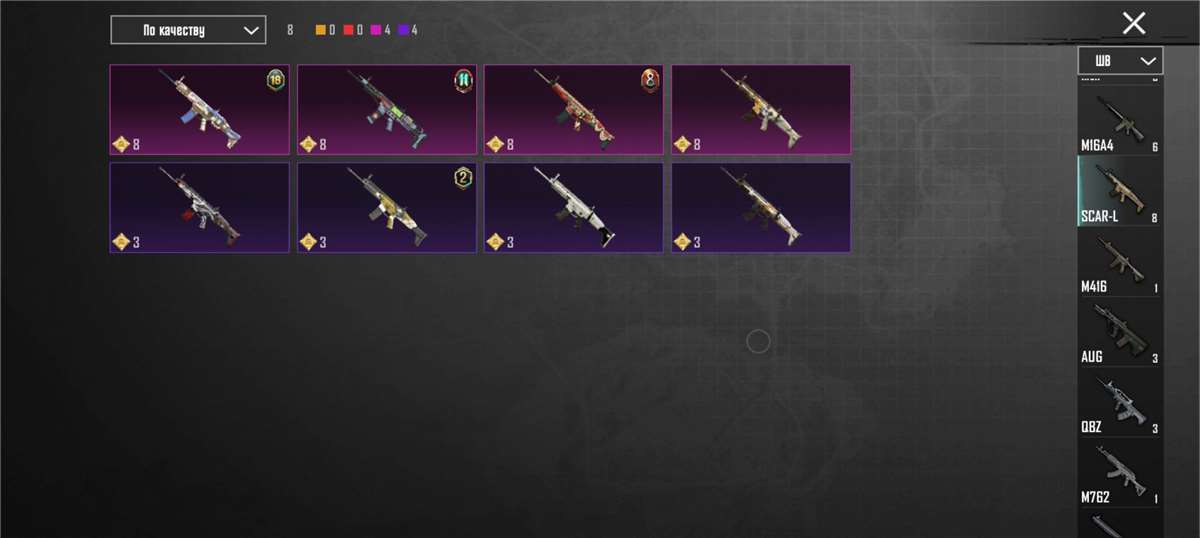Choose the skin with level 11 badge
The width and height of the screenshot is (1200, 538).
pos(386,110)
